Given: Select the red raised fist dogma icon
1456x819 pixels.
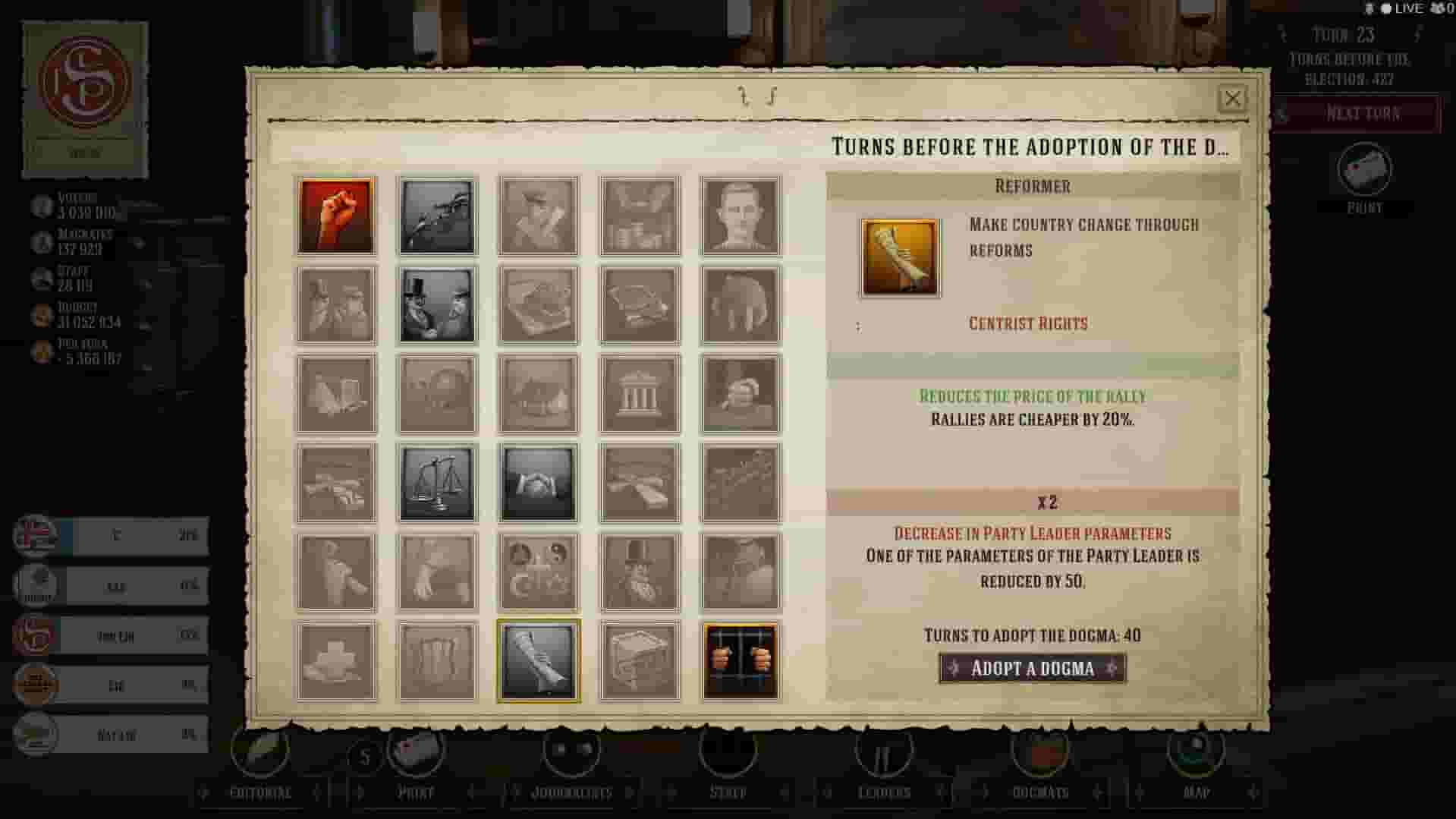Looking at the screenshot, I should pyautogui.click(x=336, y=216).
